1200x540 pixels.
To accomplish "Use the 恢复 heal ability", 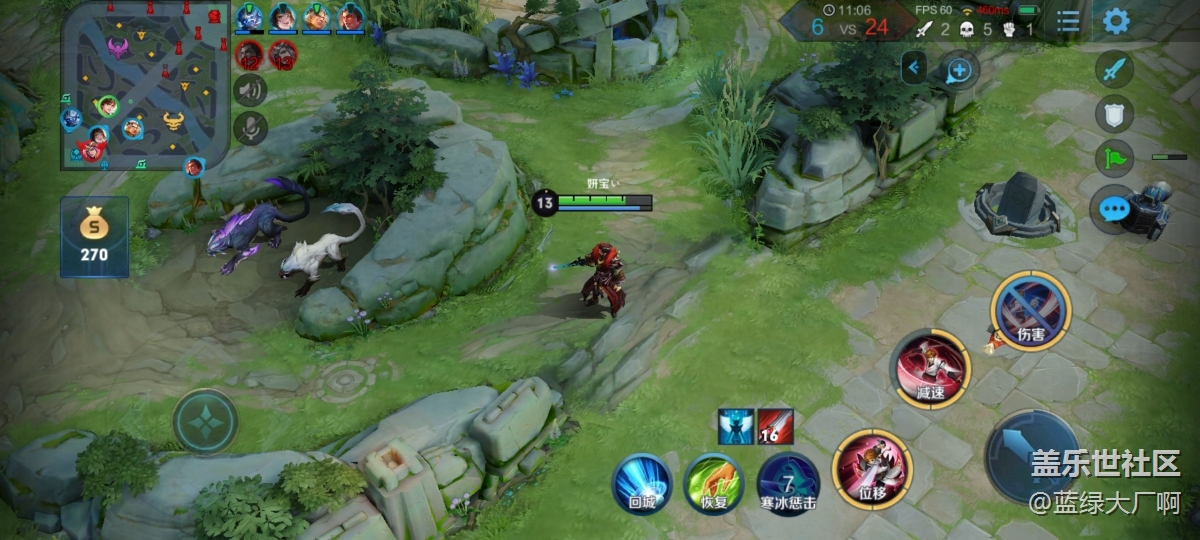I will tap(714, 485).
